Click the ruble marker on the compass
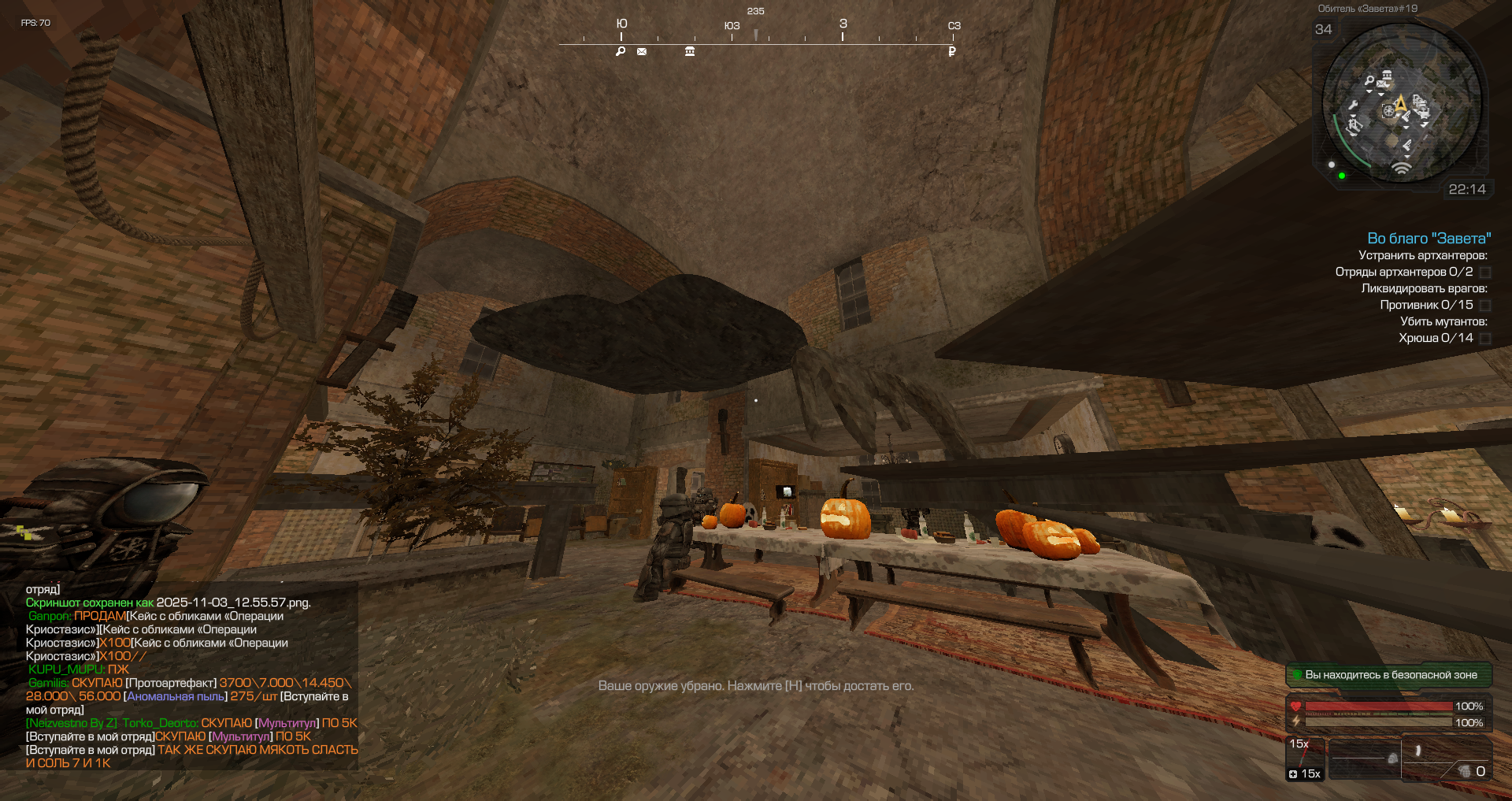The width and height of the screenshot is (1512, 801). tap(952, 52)
